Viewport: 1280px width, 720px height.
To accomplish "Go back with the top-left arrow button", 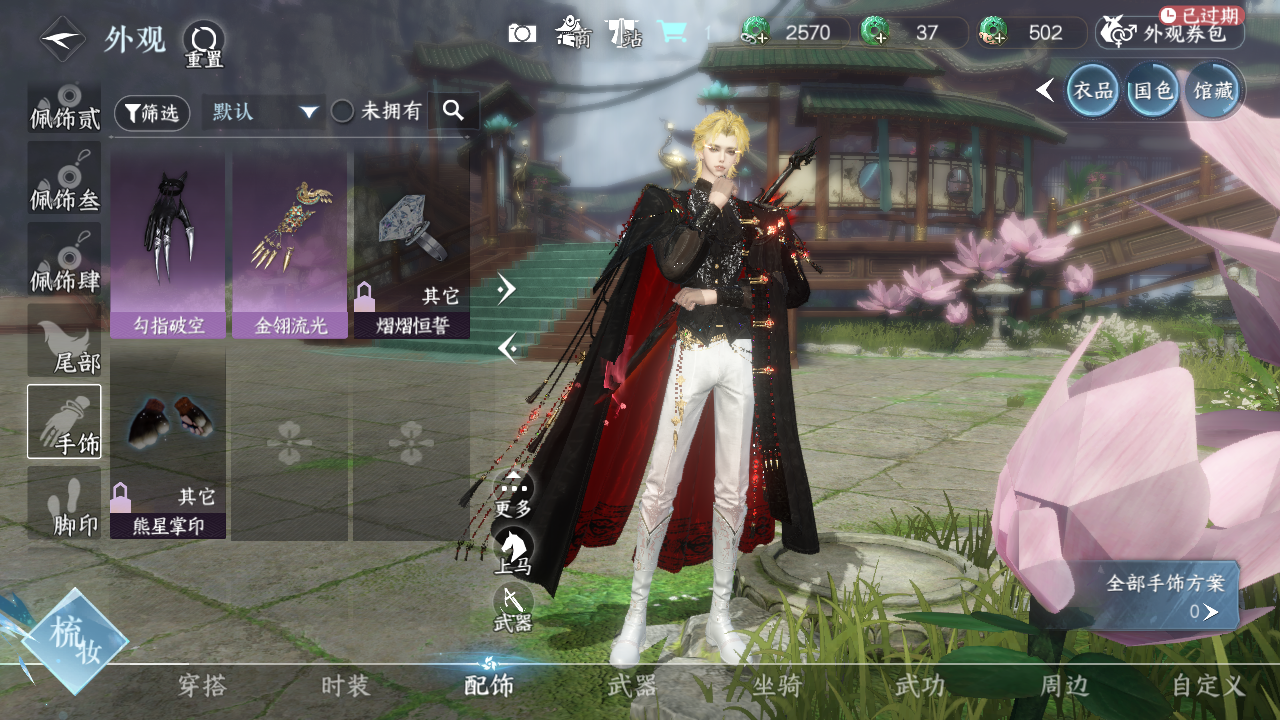I will point(62,39).
